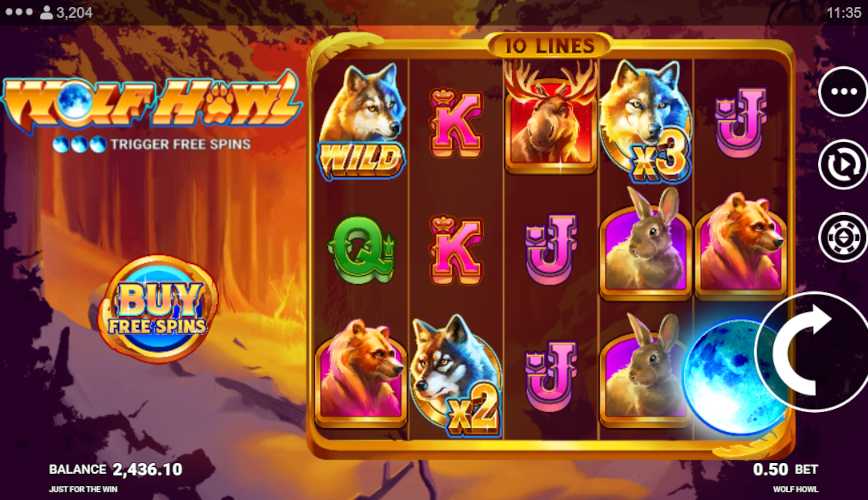Open the Buy Free Spins offer
The width and height of the screenshot is (868, 500).
(x=159, y=307)
